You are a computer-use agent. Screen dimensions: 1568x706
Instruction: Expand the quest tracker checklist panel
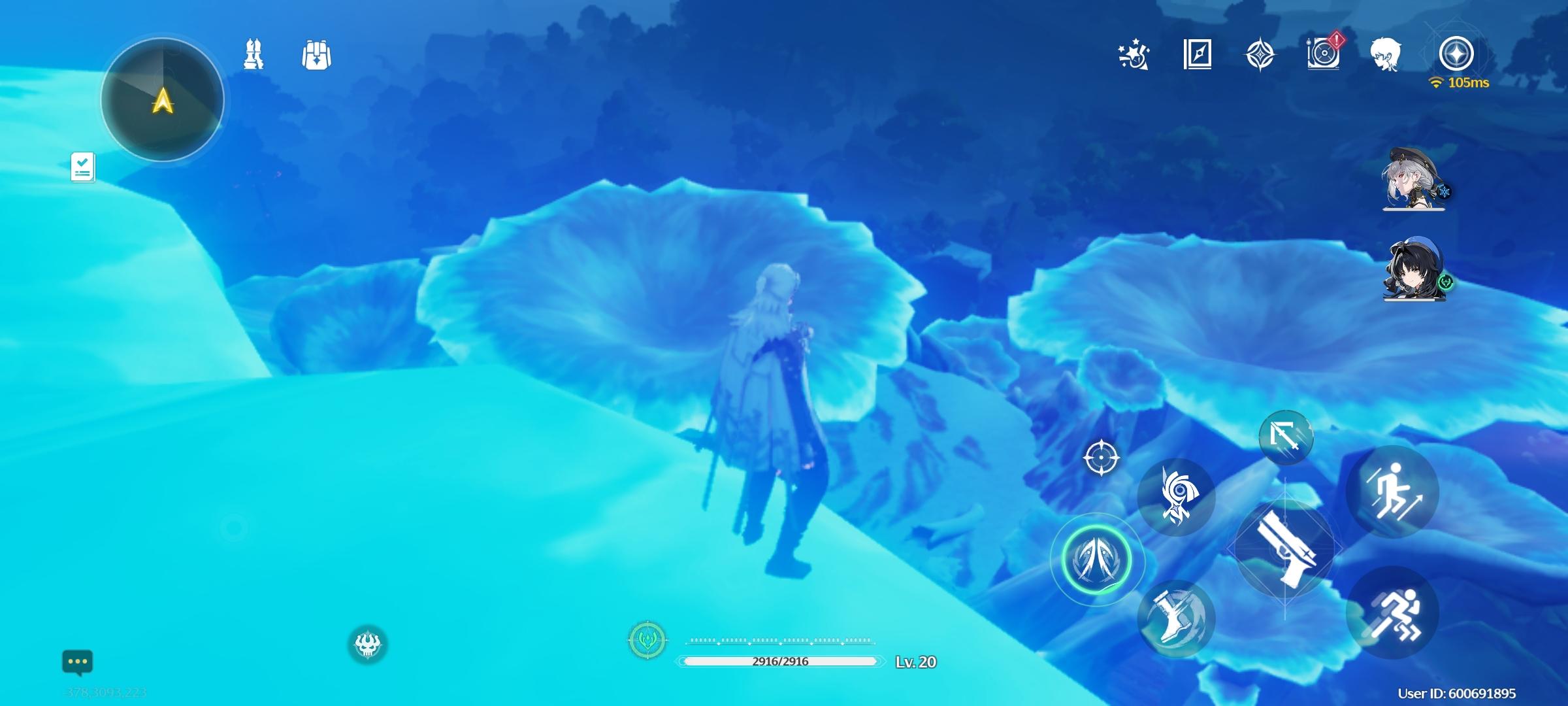(x=82, y=167)
